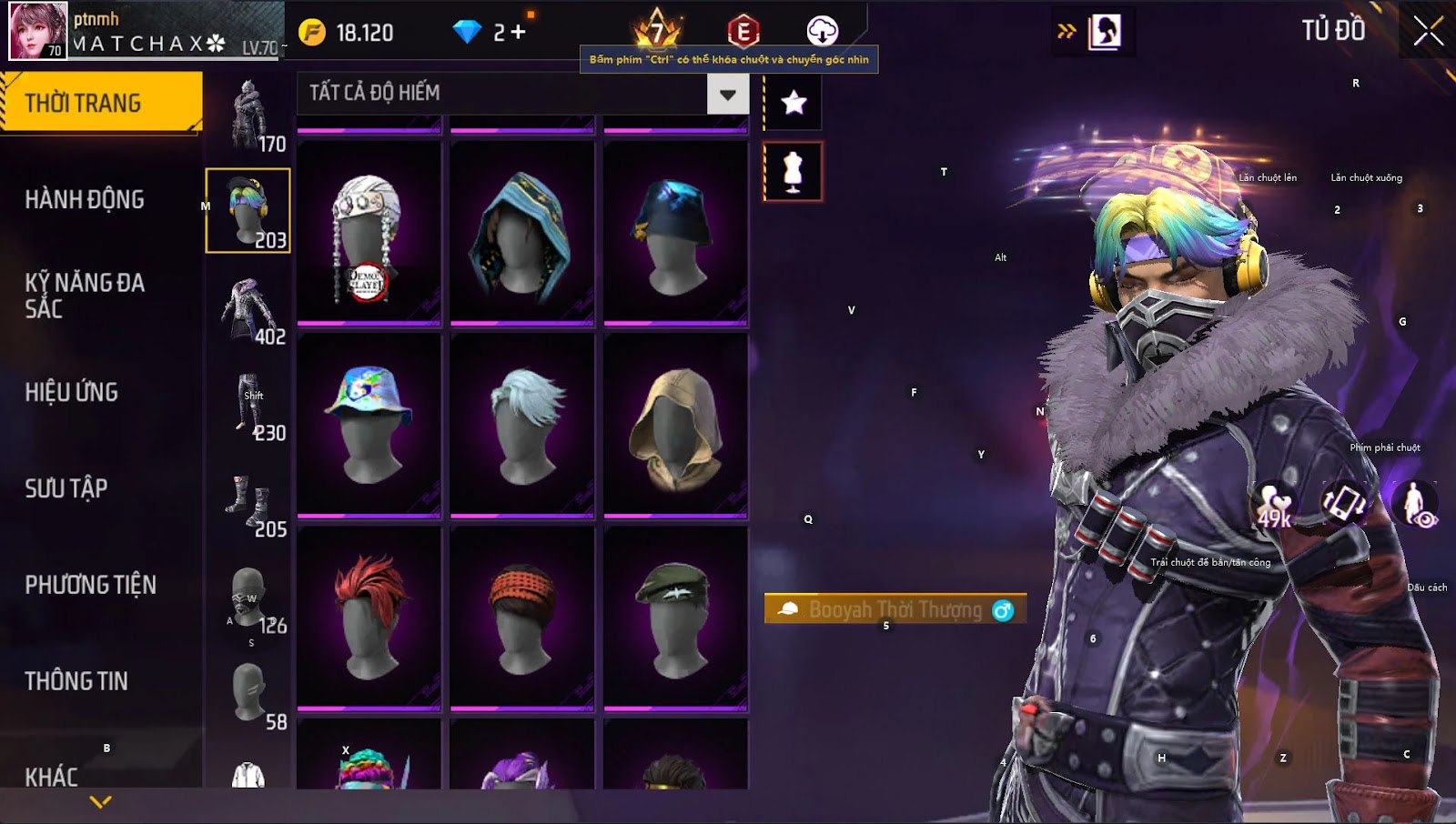Switch to the Hành Động tab

coord(85,199)
